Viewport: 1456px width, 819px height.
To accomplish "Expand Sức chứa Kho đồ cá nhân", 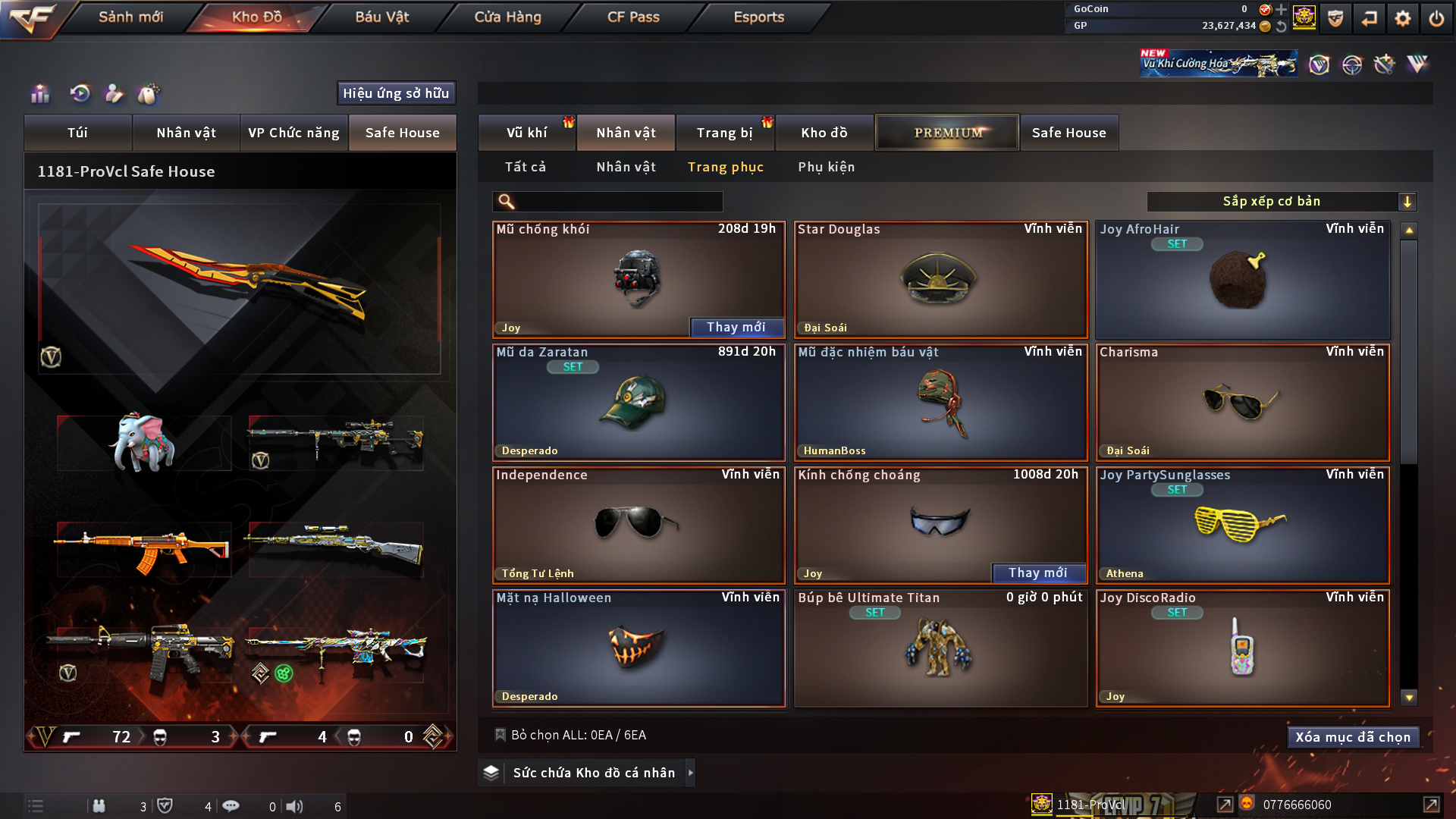I will pos(594,773).
